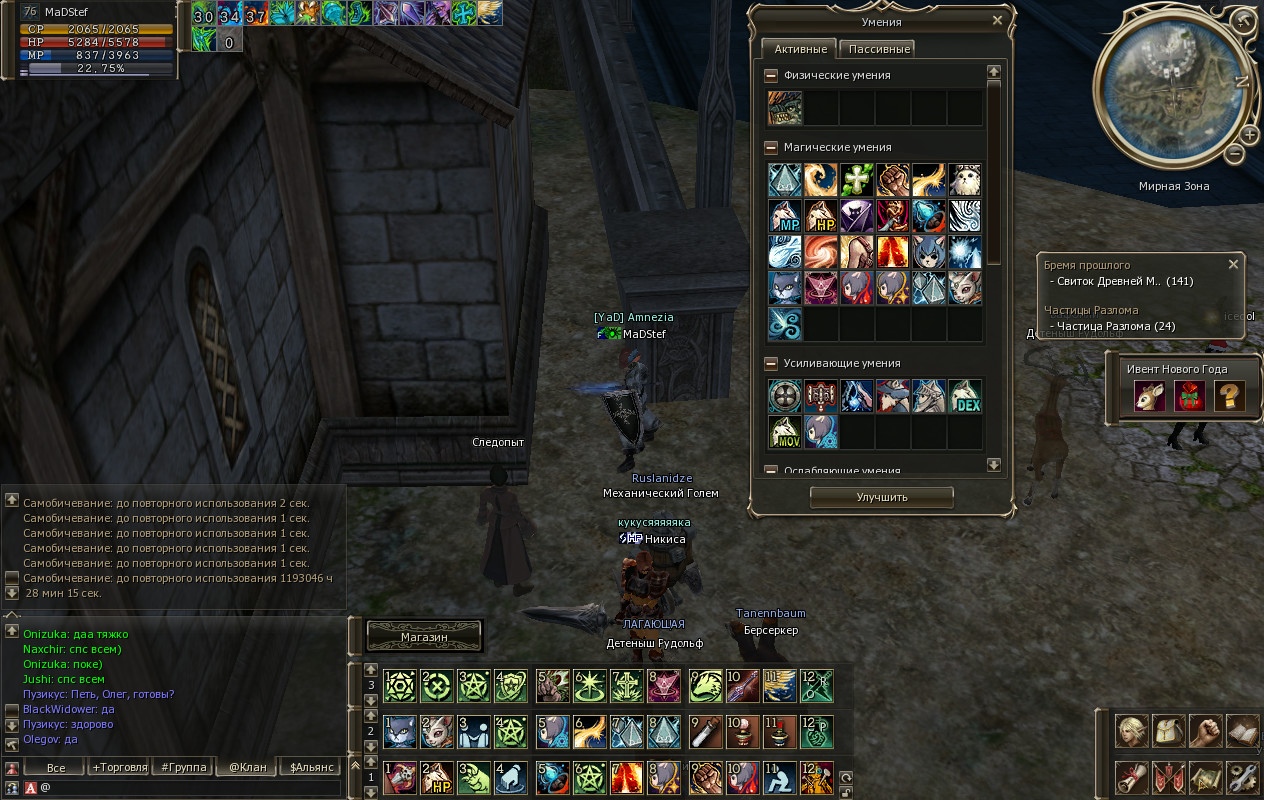1264x800 pixels.
Task: Open settings via the wrench icon
Action: 1242,776
